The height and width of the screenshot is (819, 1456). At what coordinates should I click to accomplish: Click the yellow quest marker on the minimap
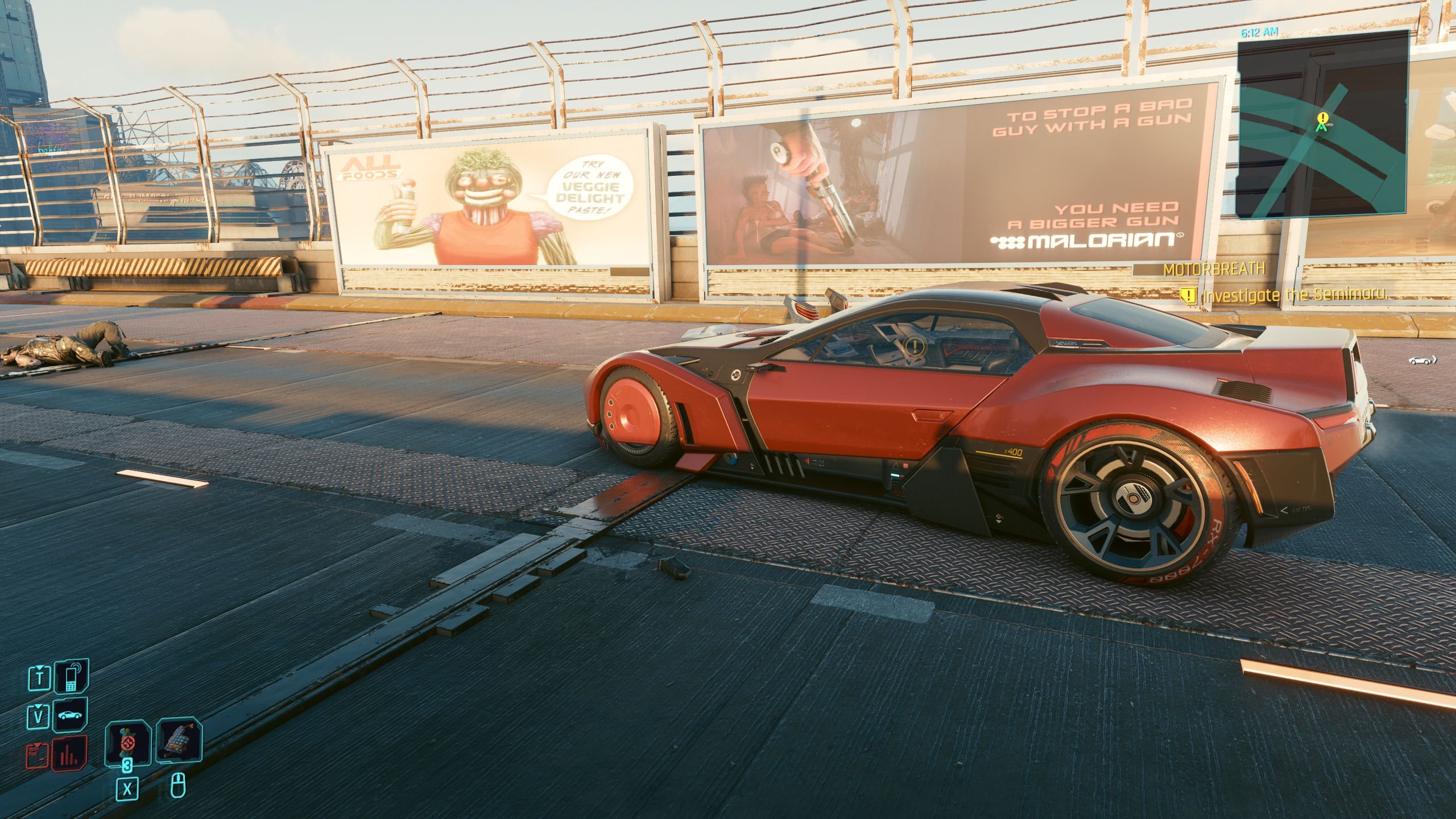pos(1323,119)
